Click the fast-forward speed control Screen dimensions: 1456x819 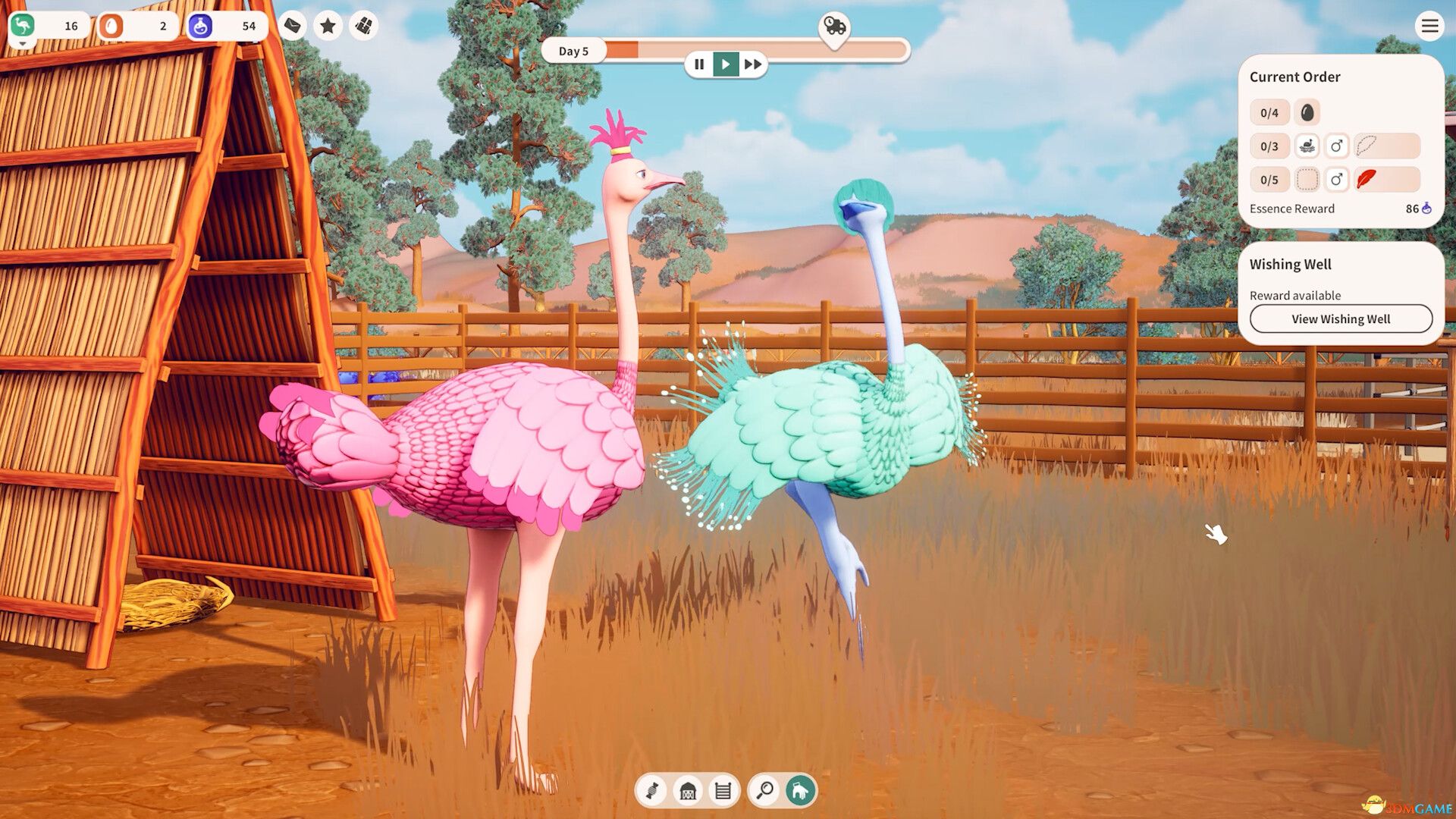[x=753, y=64]
